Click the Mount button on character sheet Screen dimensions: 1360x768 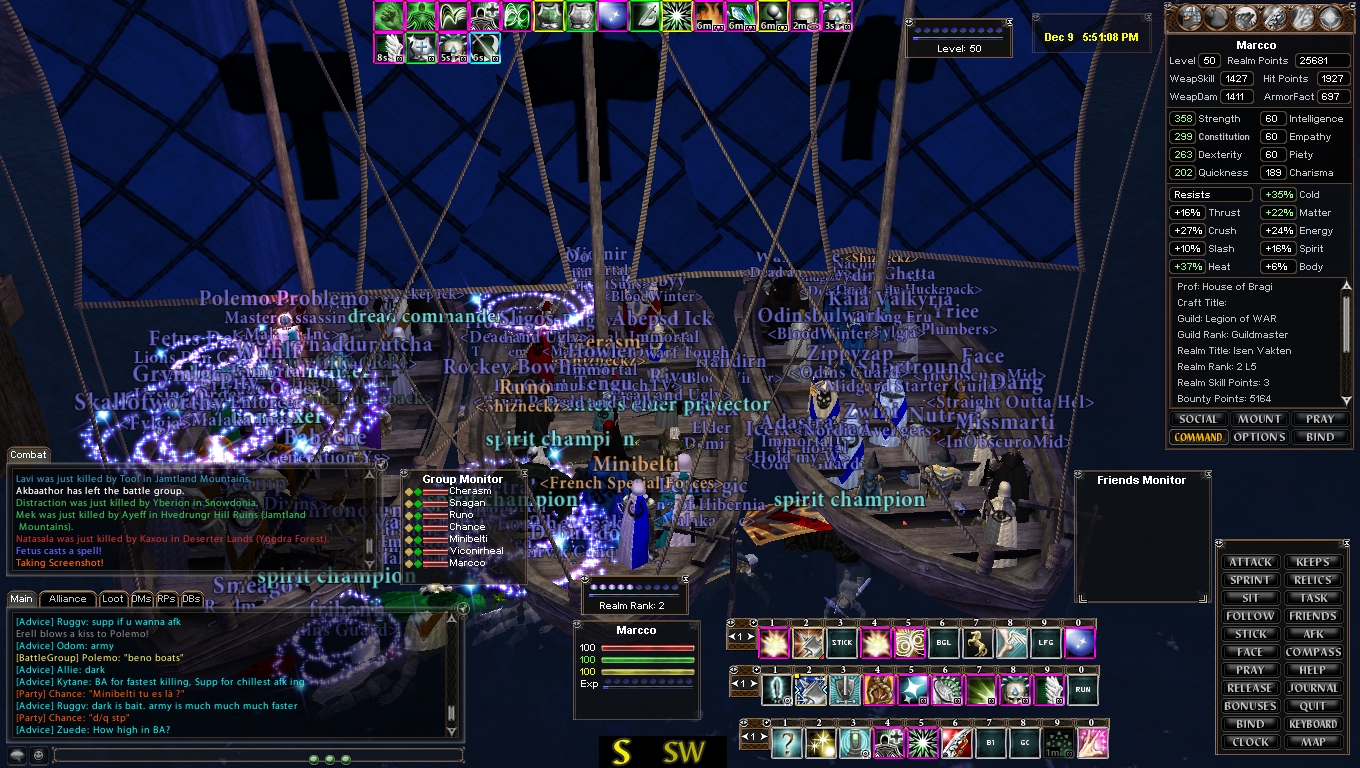(1259, 419)
